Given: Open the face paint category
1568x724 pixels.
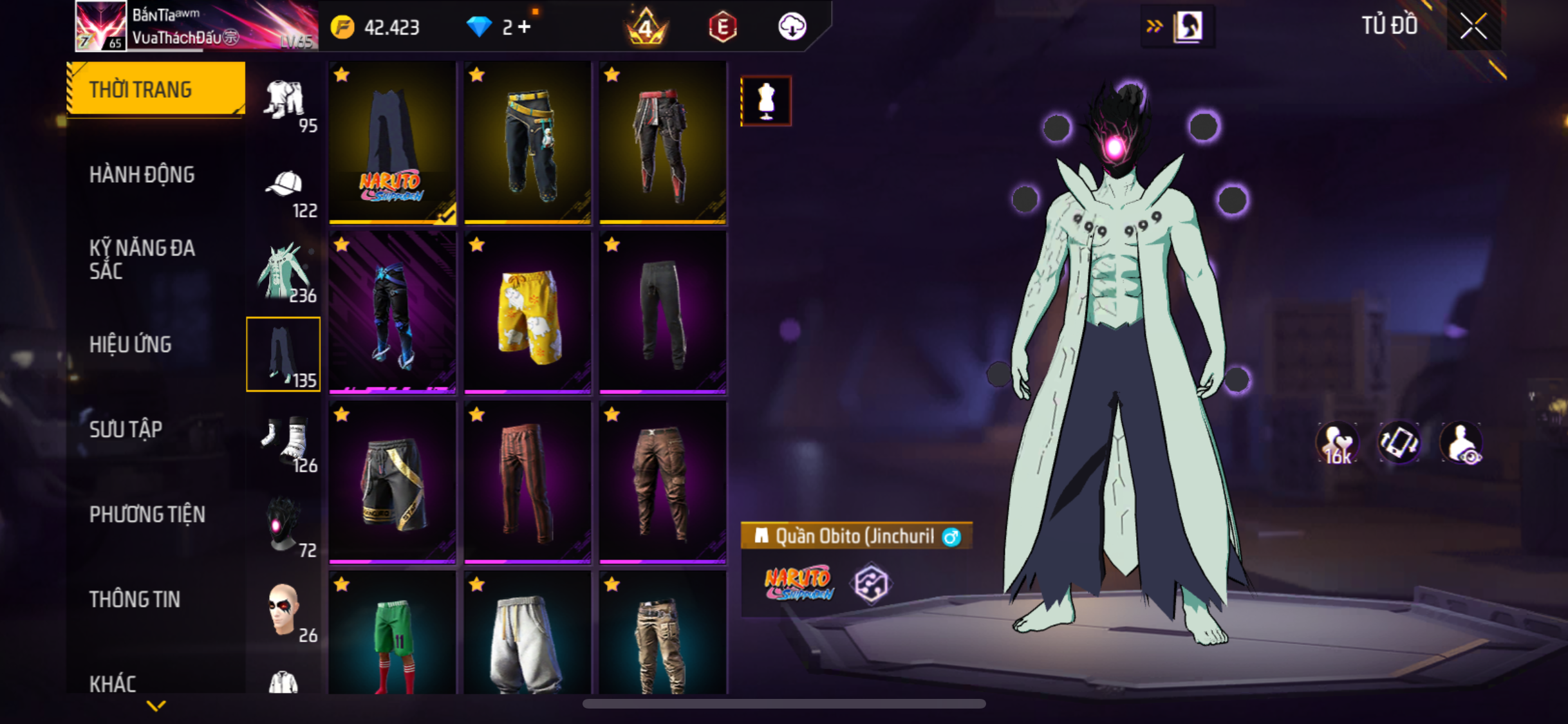Looking at the screenshot, I should pos(285,610).
